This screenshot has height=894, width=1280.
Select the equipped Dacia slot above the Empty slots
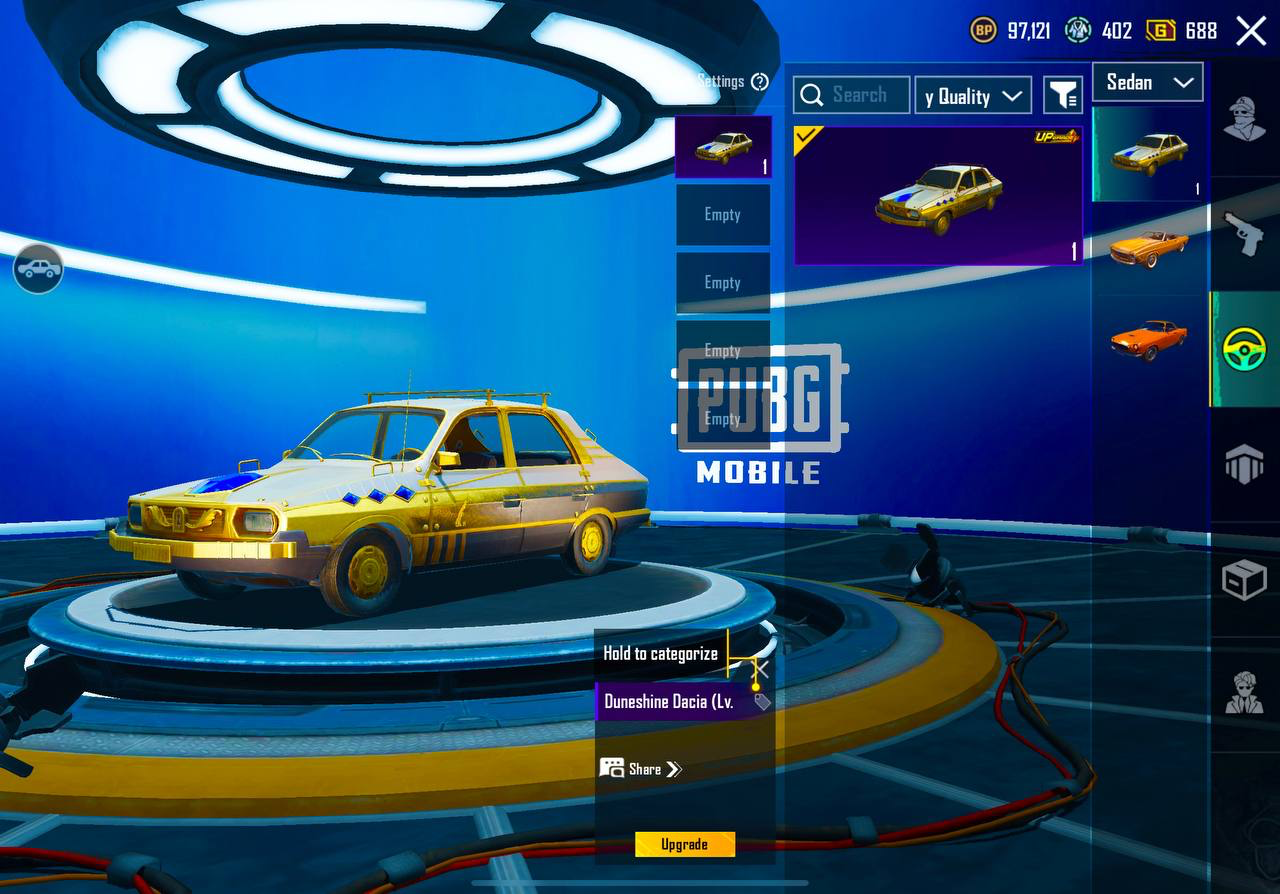click(x=723, y=147)
